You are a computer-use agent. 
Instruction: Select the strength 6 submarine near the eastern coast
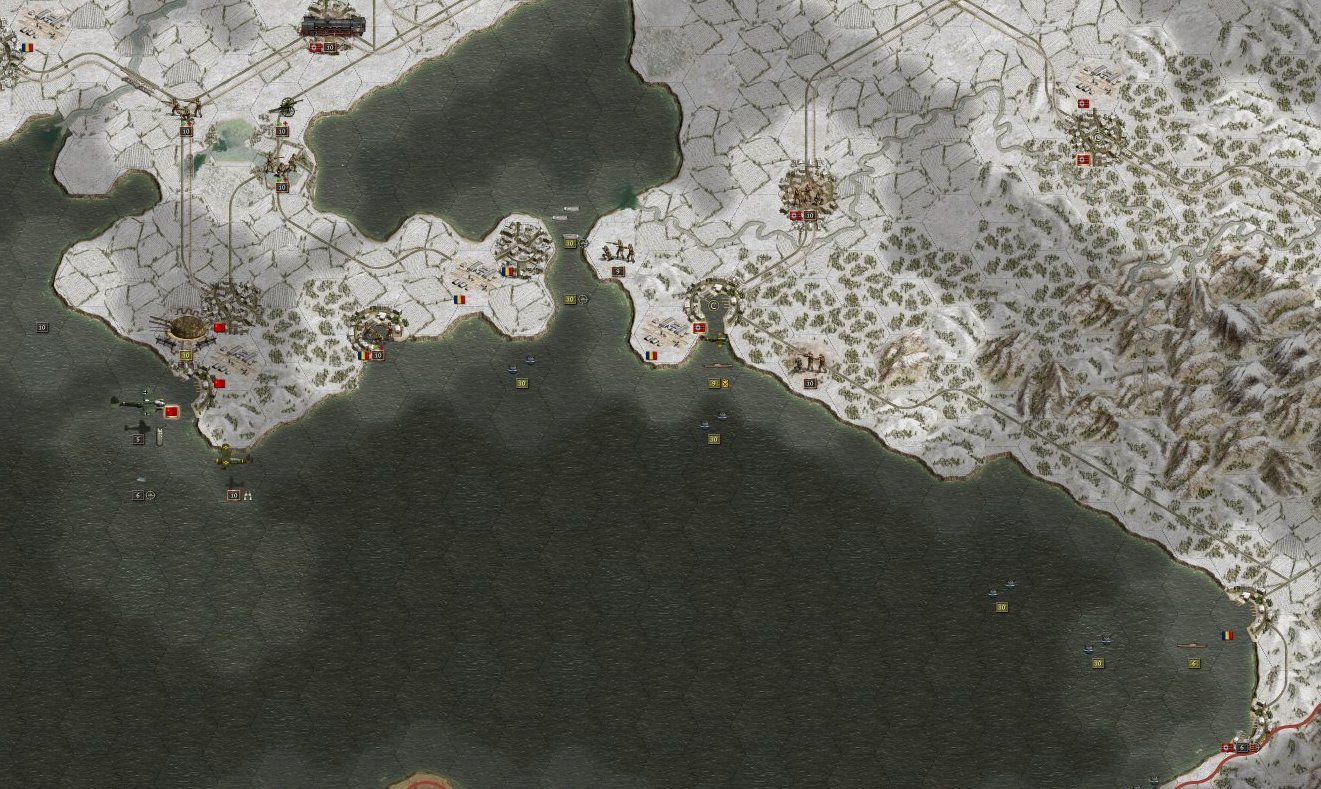[x=1191, y=646]
